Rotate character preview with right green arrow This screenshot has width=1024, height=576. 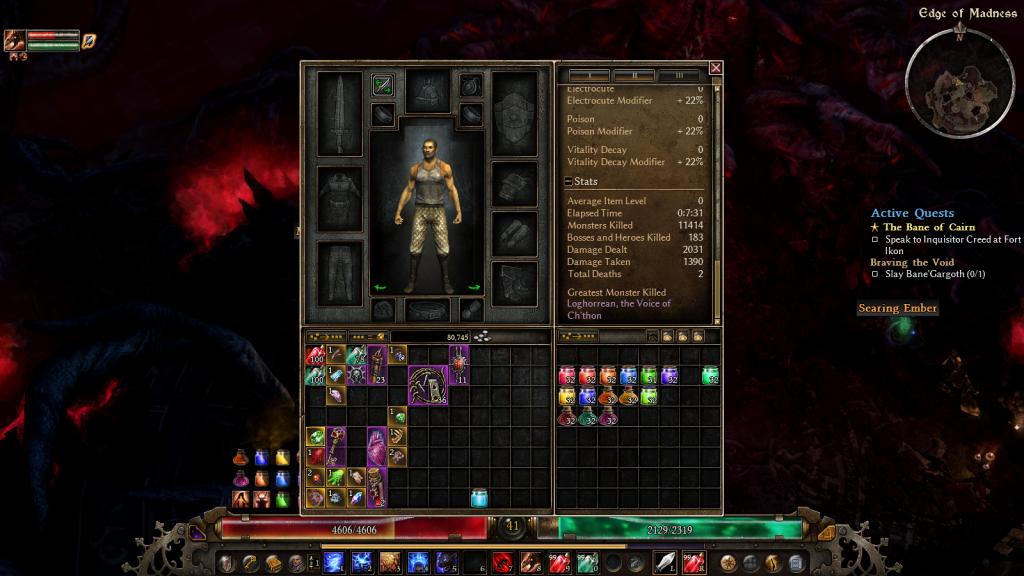(474, 288)
